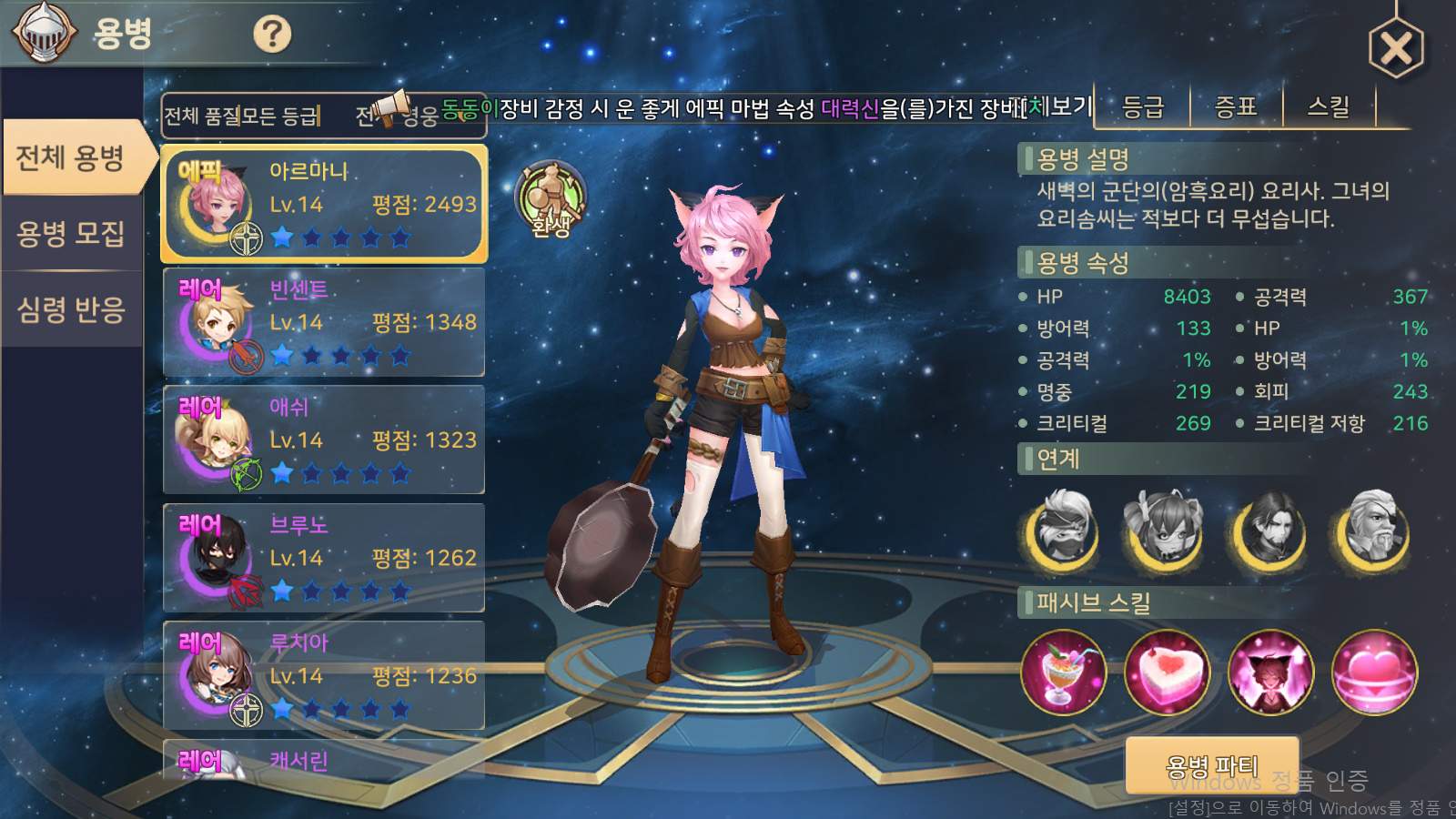
Task: Select the 아르마니 epic mercenary row
Action: (x=324, y=204)
